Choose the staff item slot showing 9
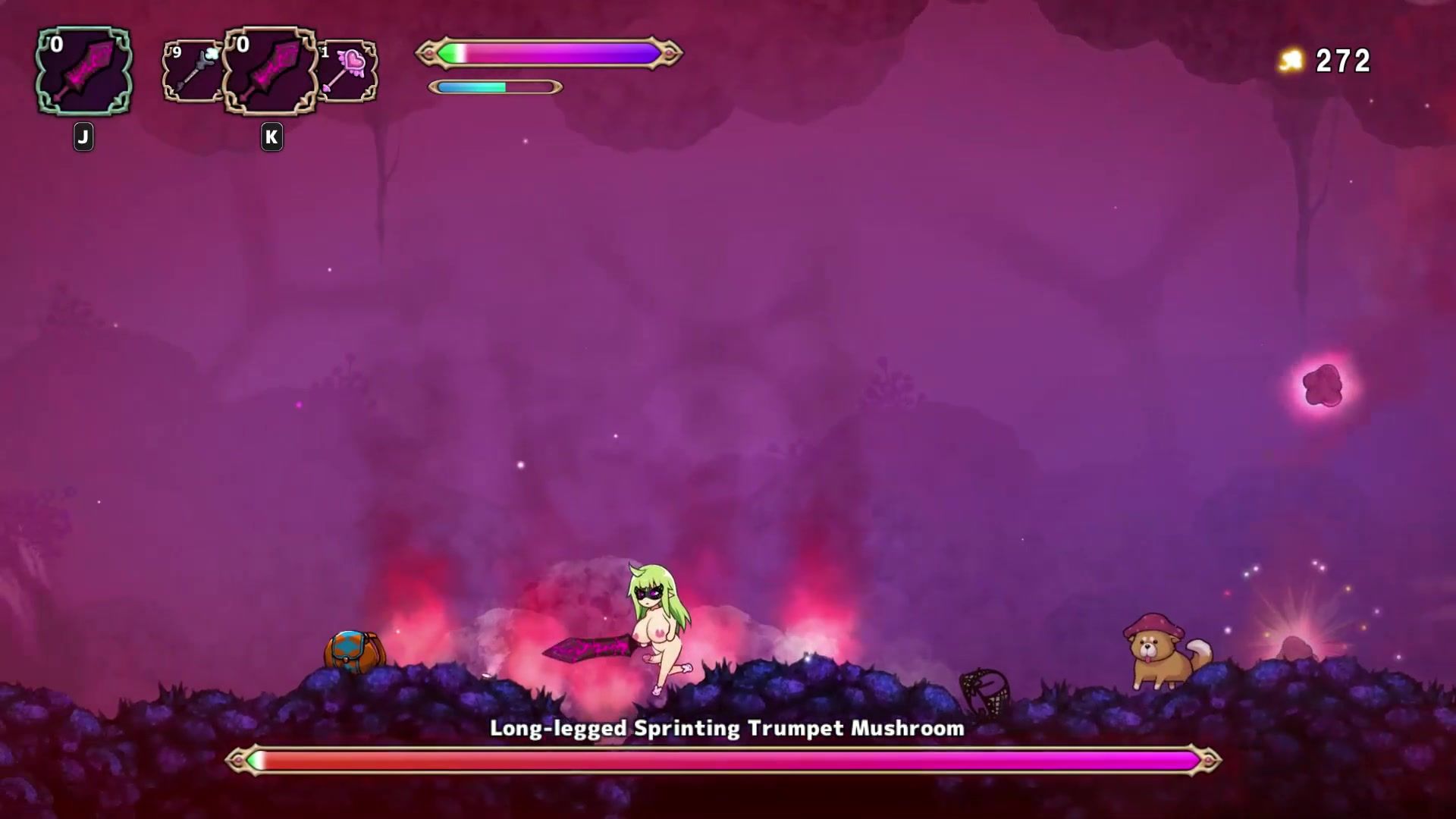This screenshot has height=819, width=1456. [x=191, y=72]
